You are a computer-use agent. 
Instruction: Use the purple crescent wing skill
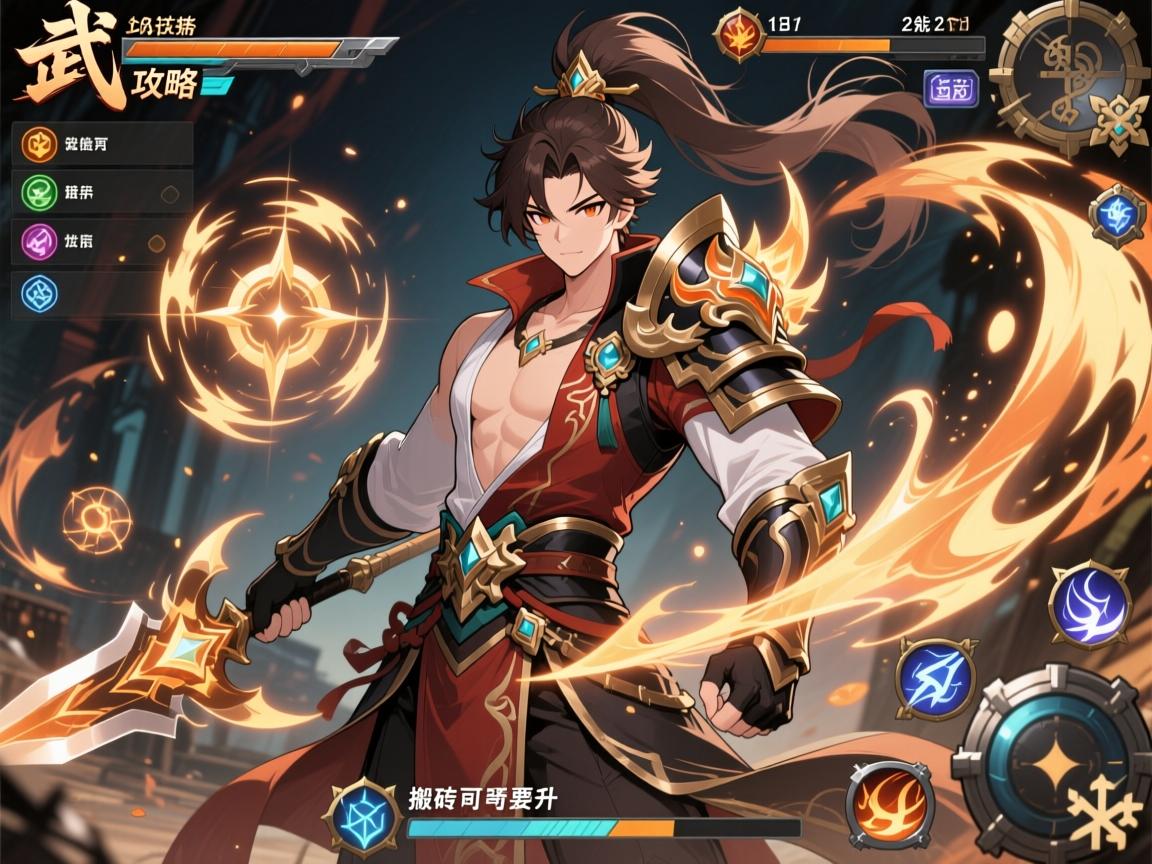[1089, 605]
